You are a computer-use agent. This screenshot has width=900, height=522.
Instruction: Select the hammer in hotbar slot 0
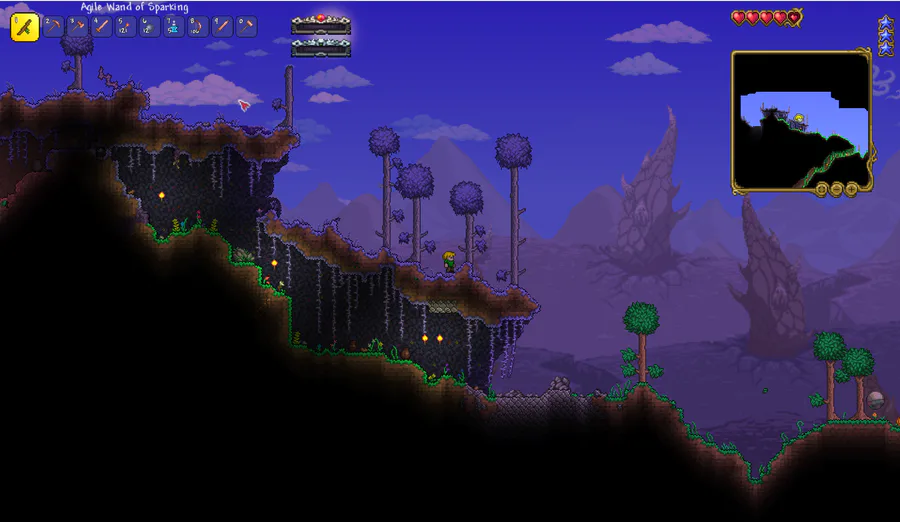[246, 27]
